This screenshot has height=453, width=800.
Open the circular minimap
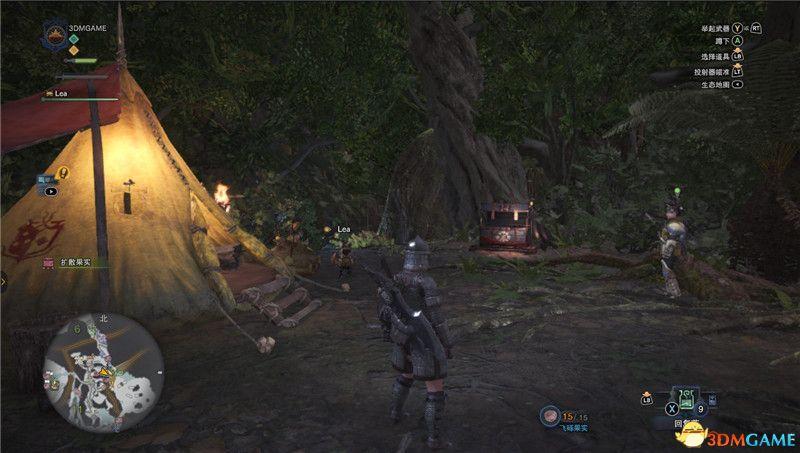tap(103, 372)
